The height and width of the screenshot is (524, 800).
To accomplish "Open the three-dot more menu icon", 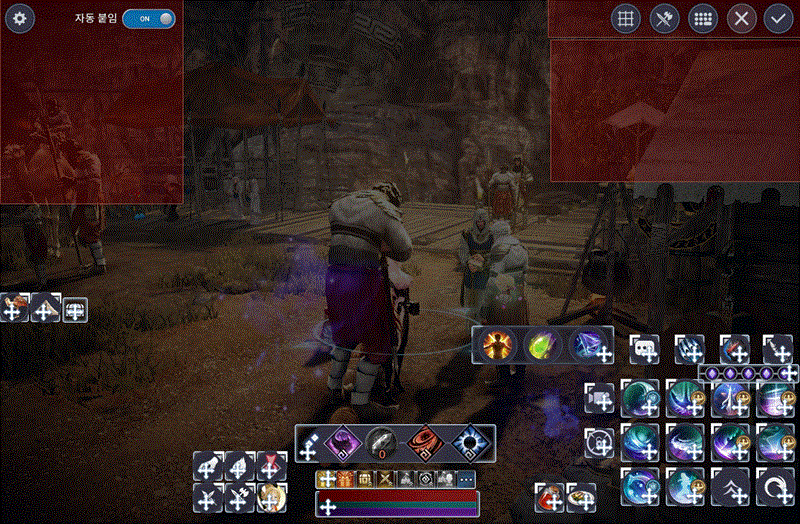I will click(466, 479).
